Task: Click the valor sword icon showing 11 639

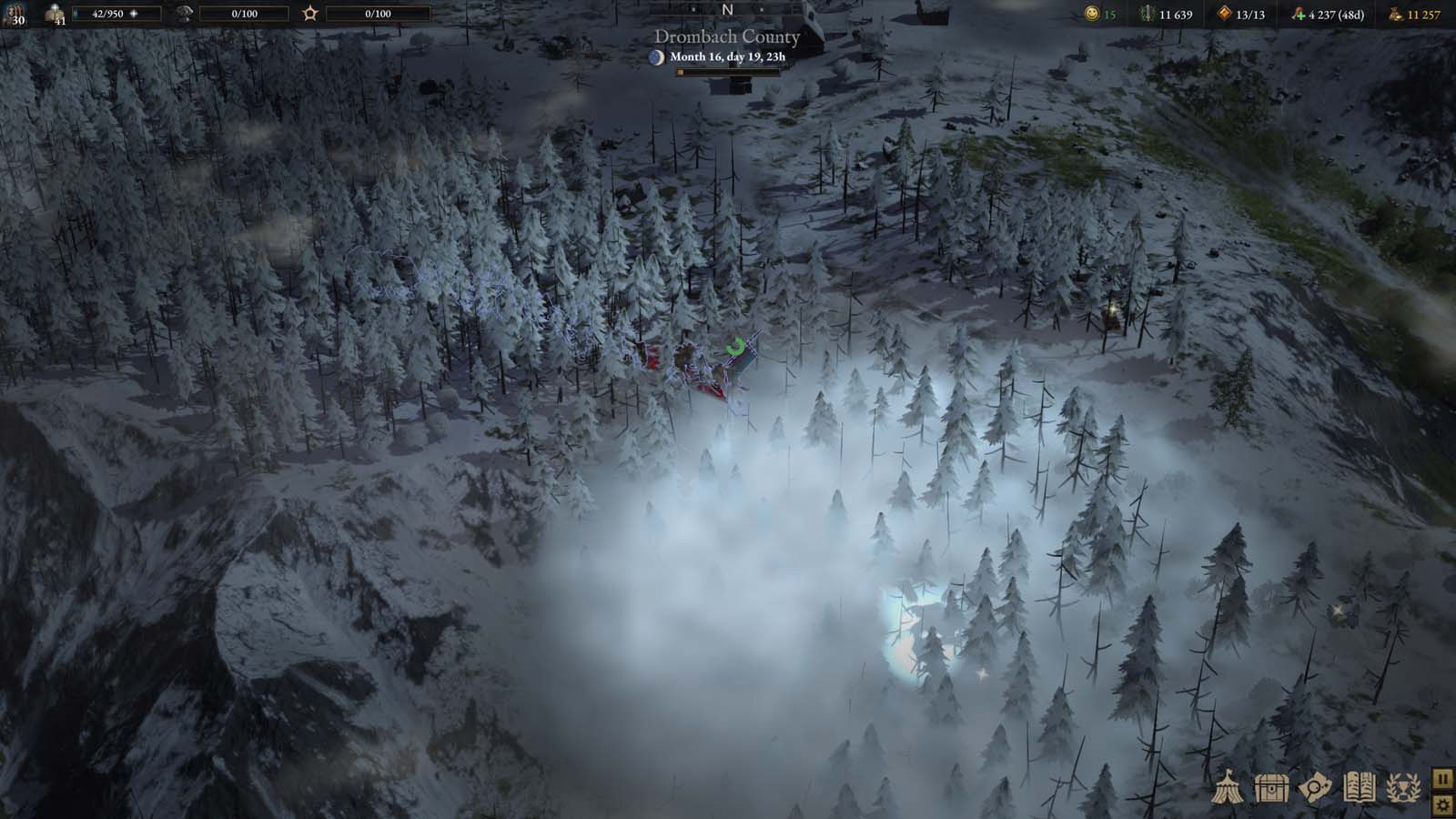Action: tap(1145, 14)
